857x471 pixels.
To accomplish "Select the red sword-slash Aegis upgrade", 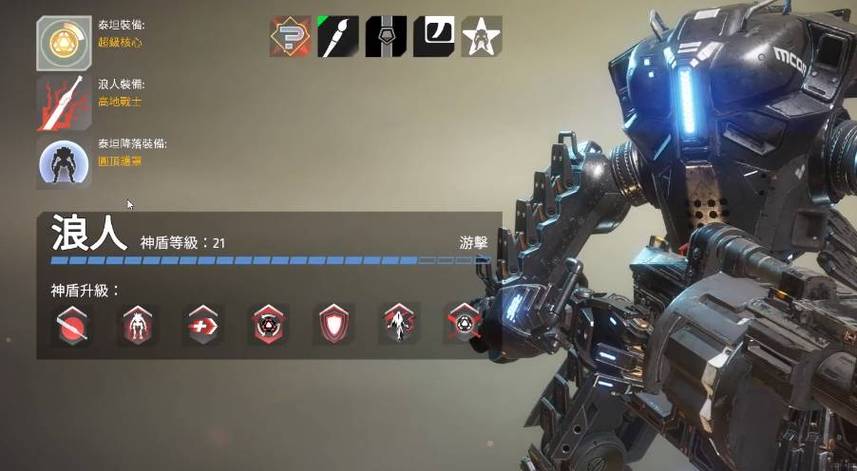I will click(x=72, y=325).
